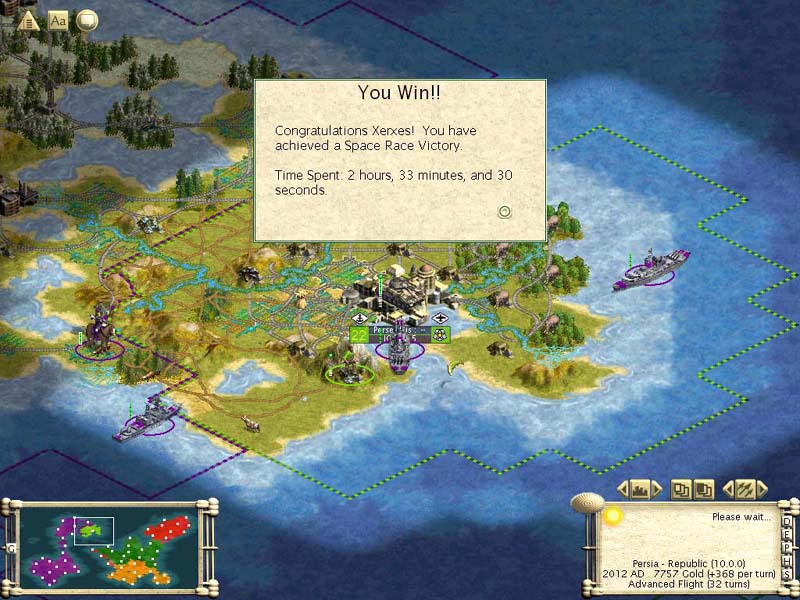This screenshot has height=600, width=800.
Task: Select next unit arrow
Action: click(763, 489)
